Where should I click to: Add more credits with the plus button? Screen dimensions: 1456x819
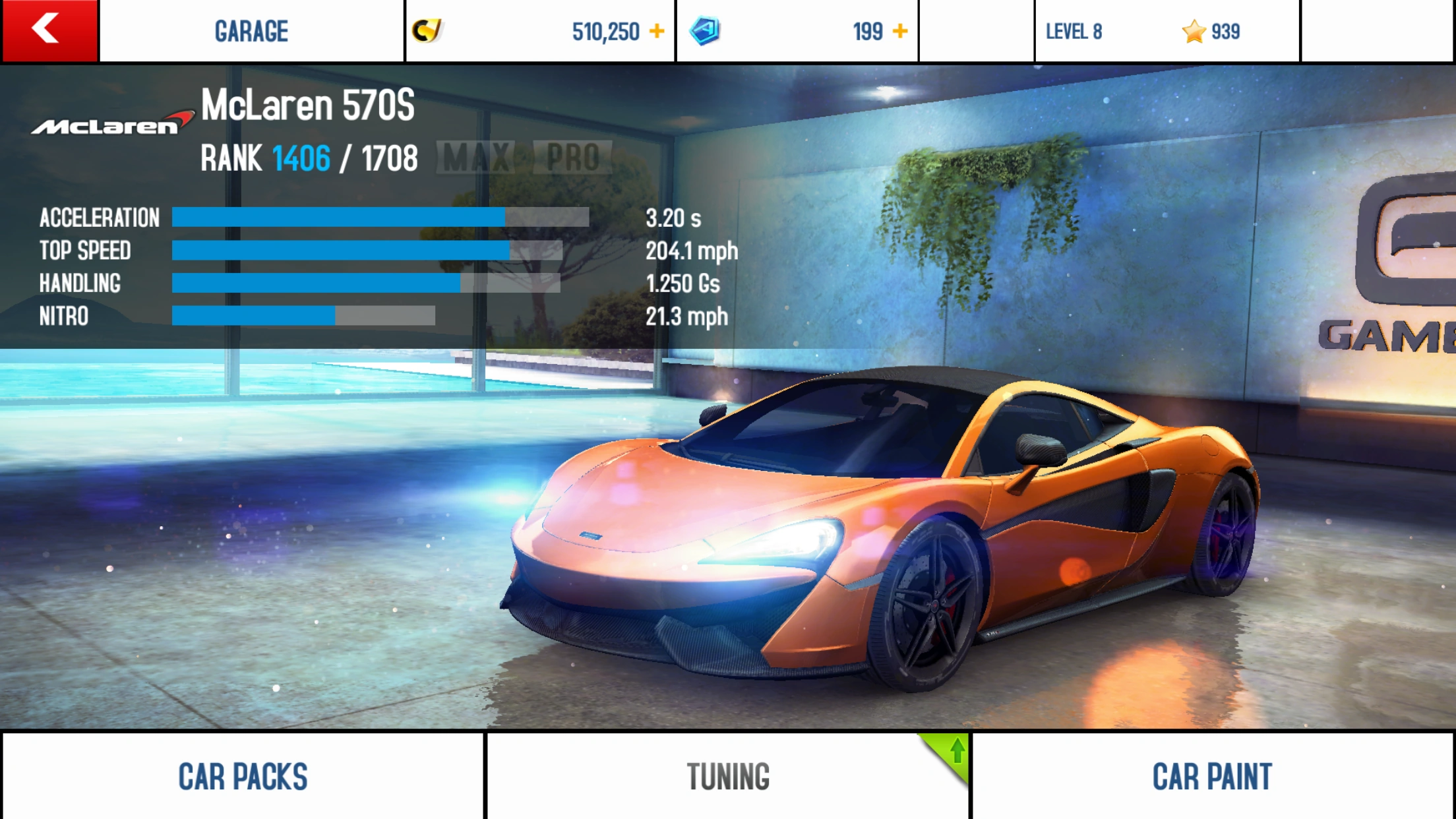657,31
